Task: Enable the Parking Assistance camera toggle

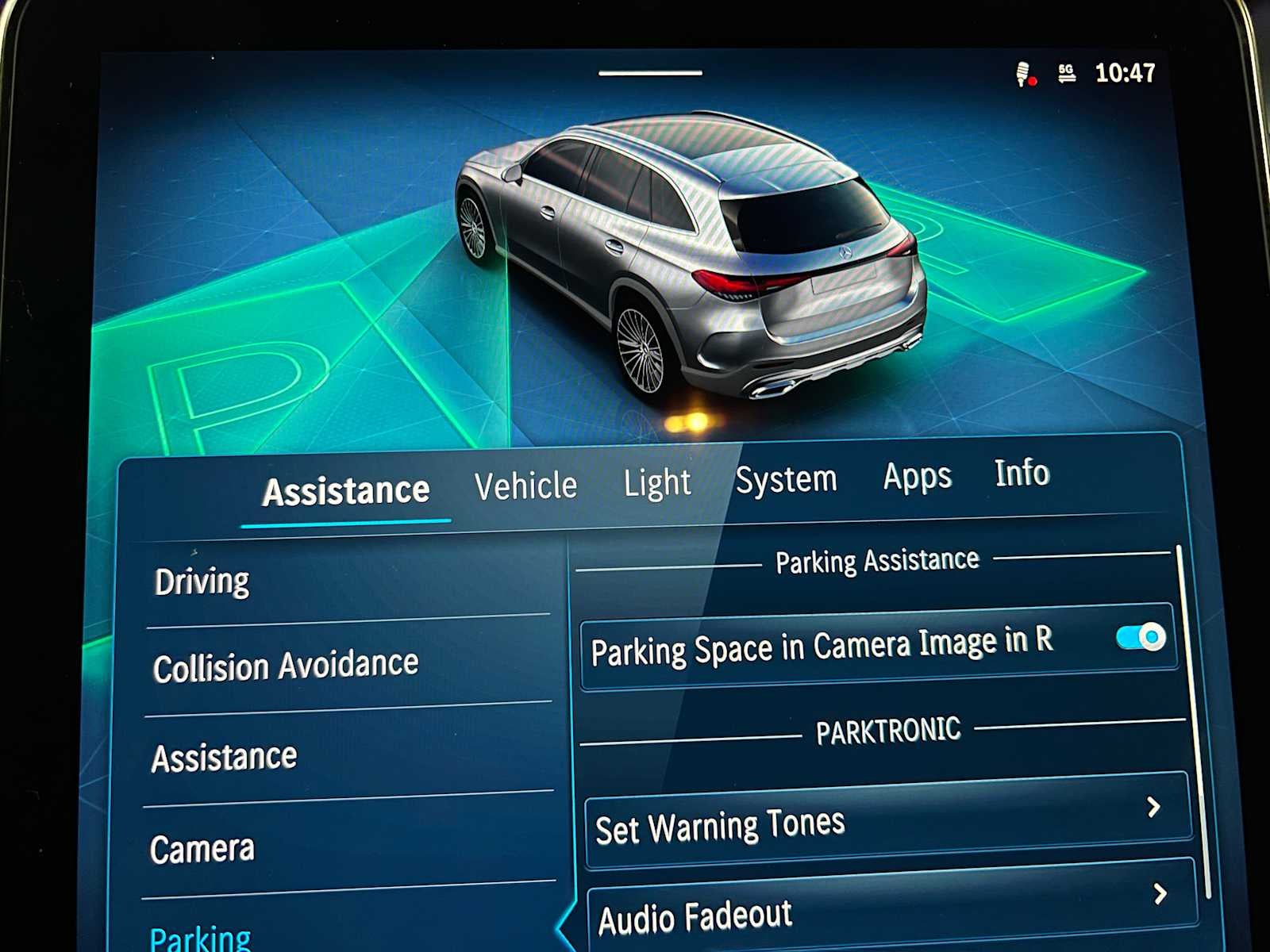Action: [1140, 635]
